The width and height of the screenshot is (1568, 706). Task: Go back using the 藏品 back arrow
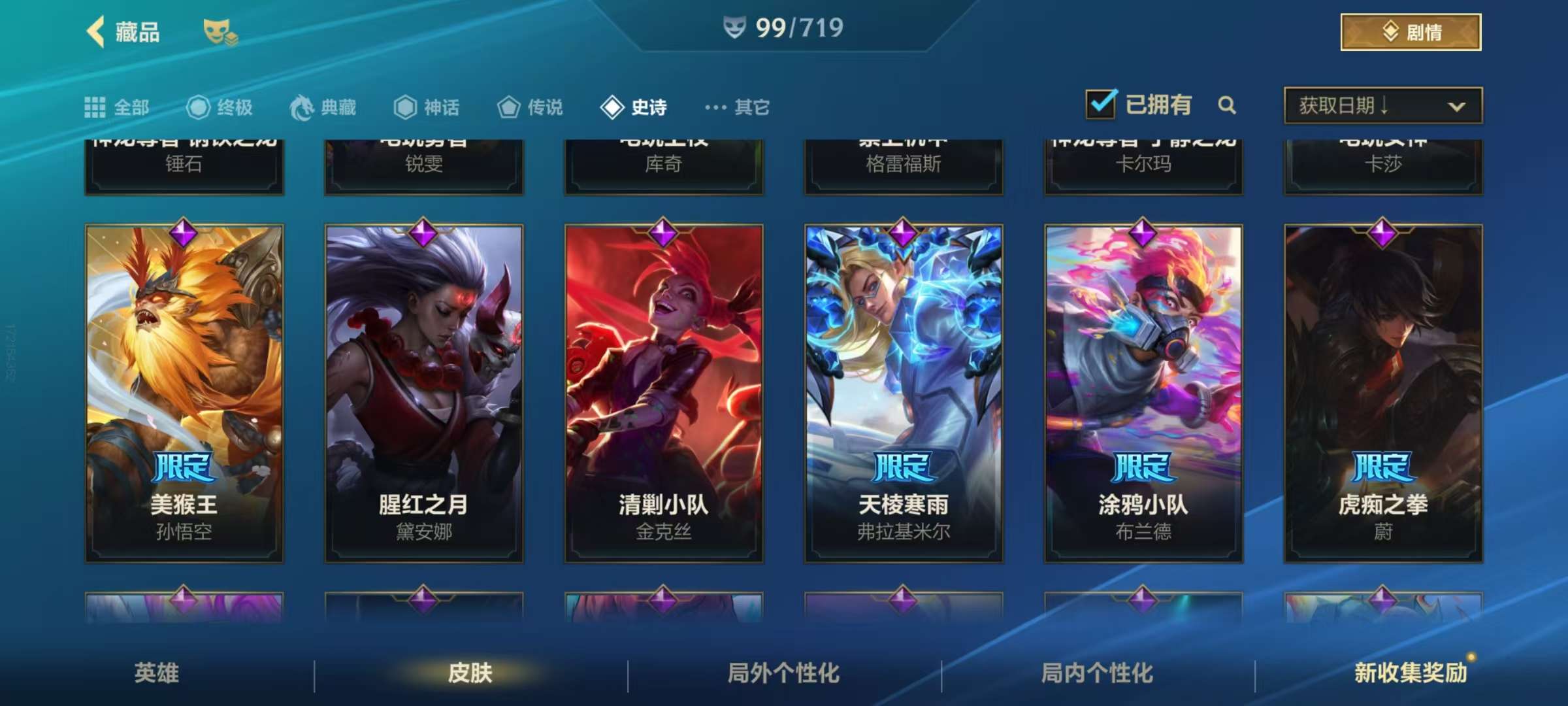pos(96,31)
